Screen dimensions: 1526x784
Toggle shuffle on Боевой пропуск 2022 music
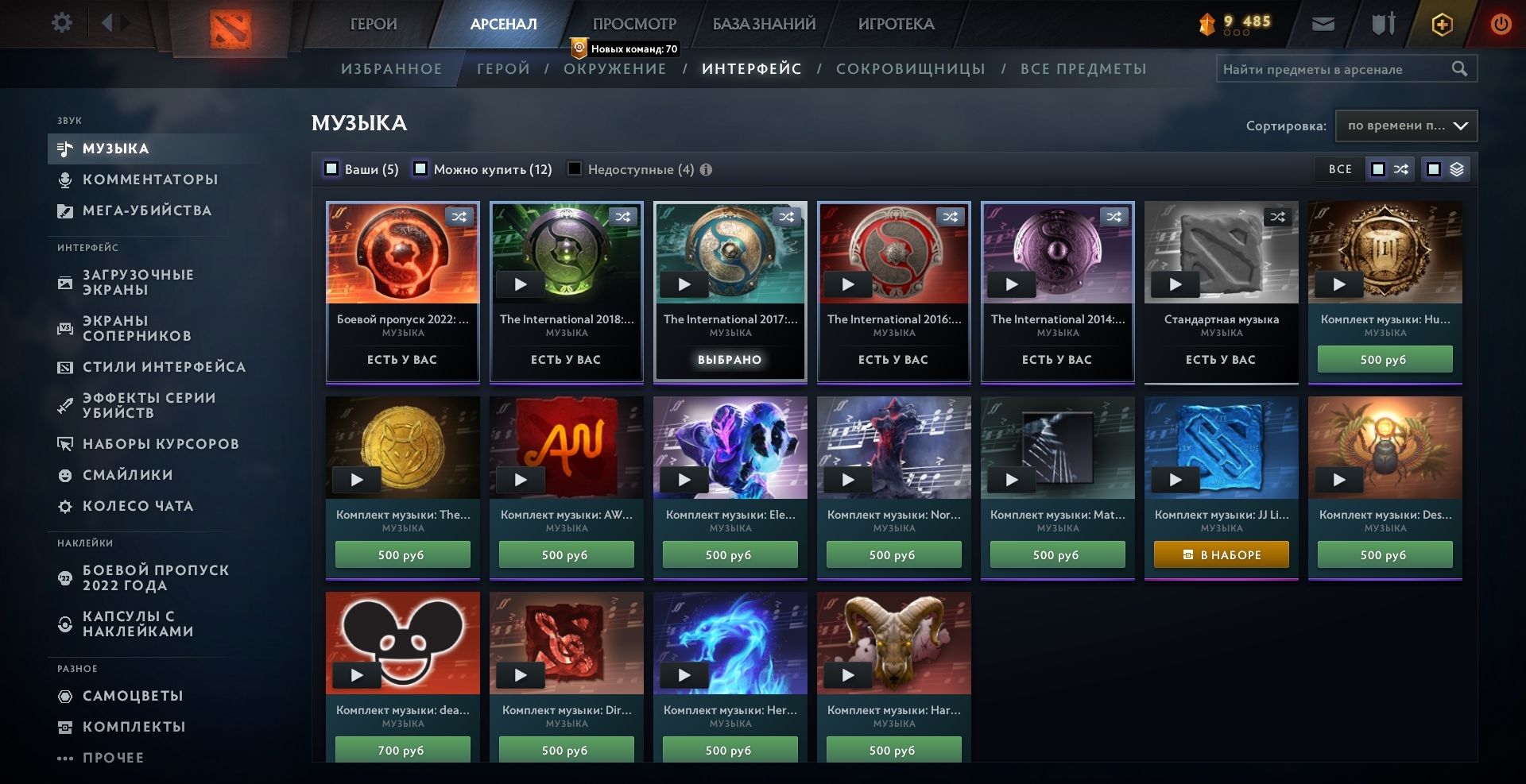(459, 216)
